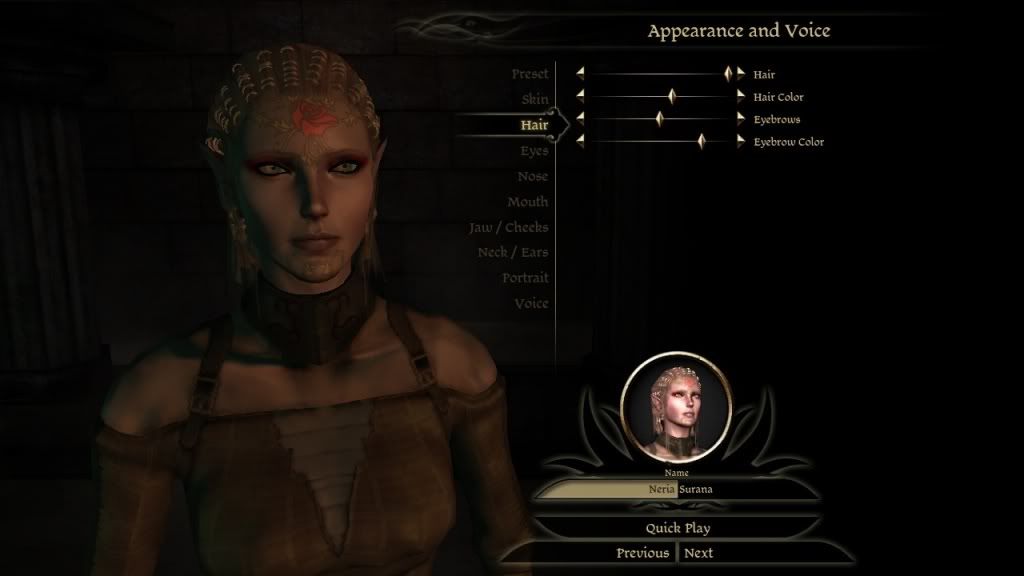Continue with the Next button
This screenshot has width=1024, height=576.
(x=699, y=553)
